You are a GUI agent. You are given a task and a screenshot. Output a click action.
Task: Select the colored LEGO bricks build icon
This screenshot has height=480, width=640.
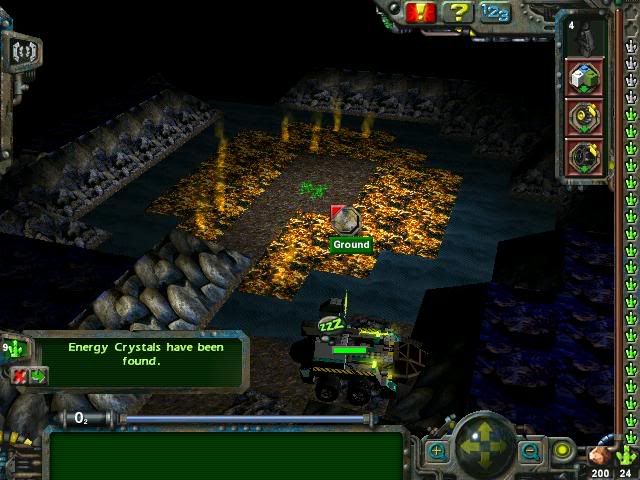(585, 76)
